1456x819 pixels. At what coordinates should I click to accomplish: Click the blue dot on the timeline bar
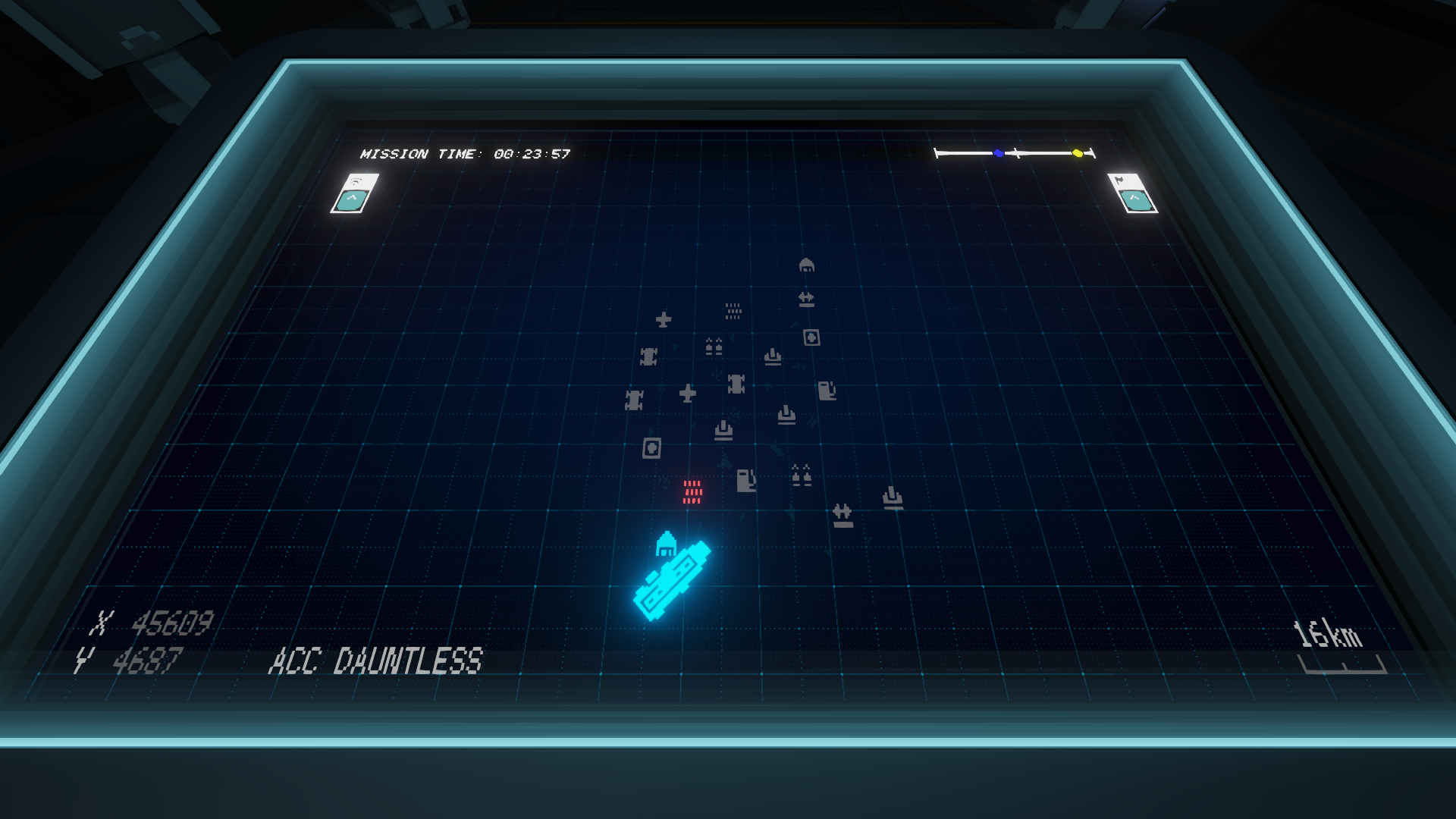pos(999,153)
